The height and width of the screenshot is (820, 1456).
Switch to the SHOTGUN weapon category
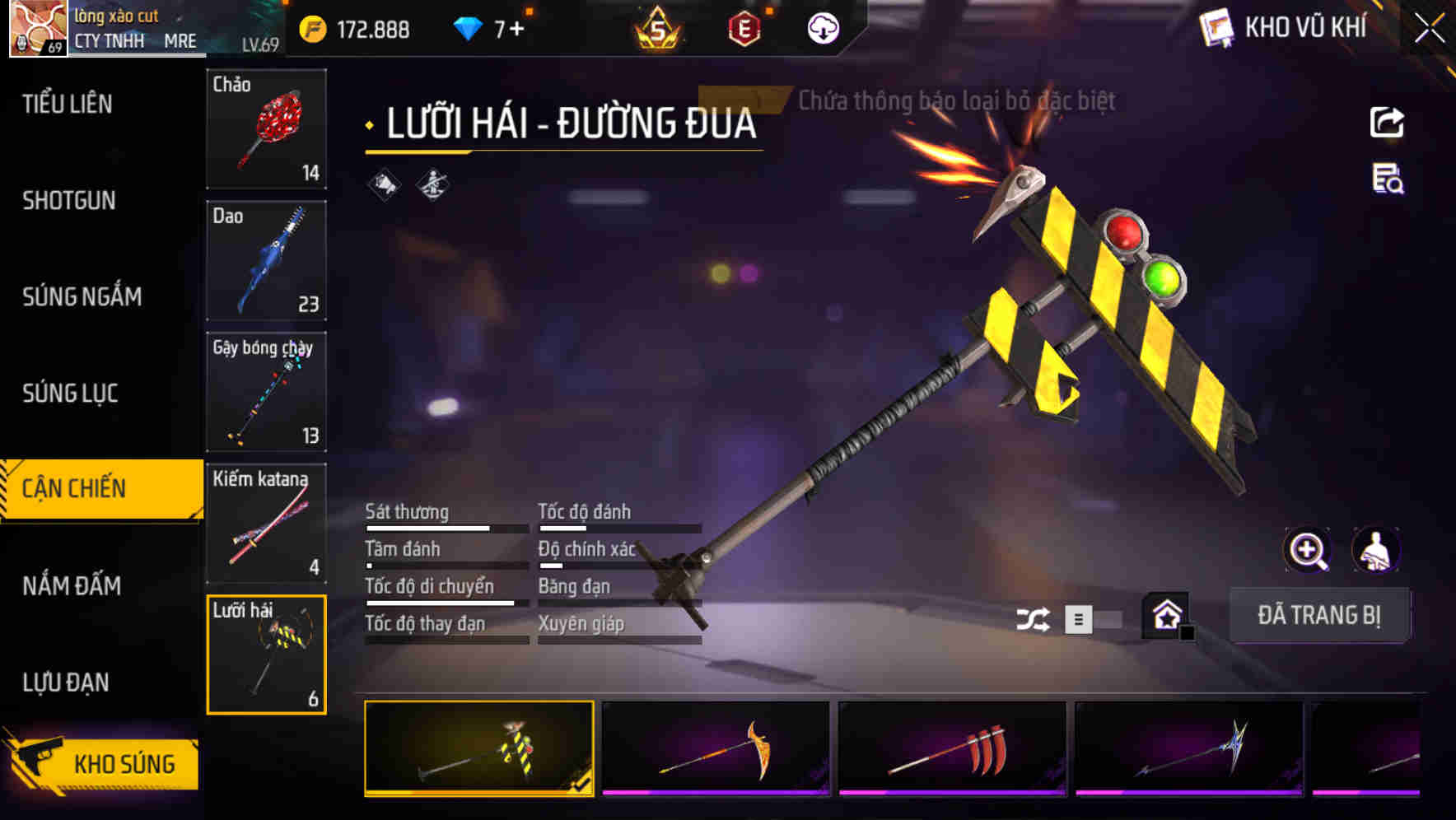pyautogui.click(x=68, y=200)
